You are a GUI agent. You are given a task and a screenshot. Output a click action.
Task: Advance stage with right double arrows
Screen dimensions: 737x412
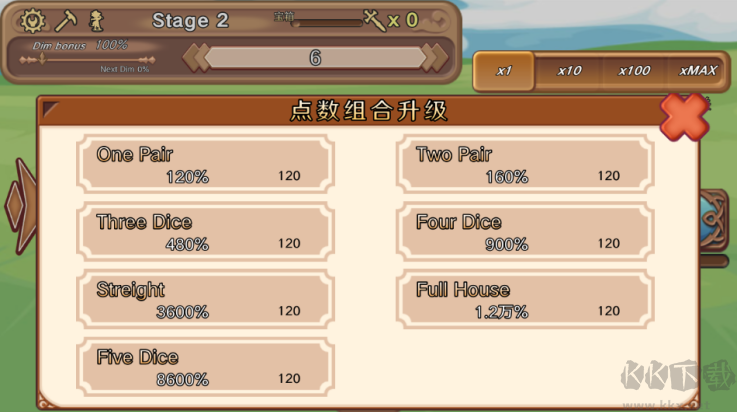tap(434, 58)
